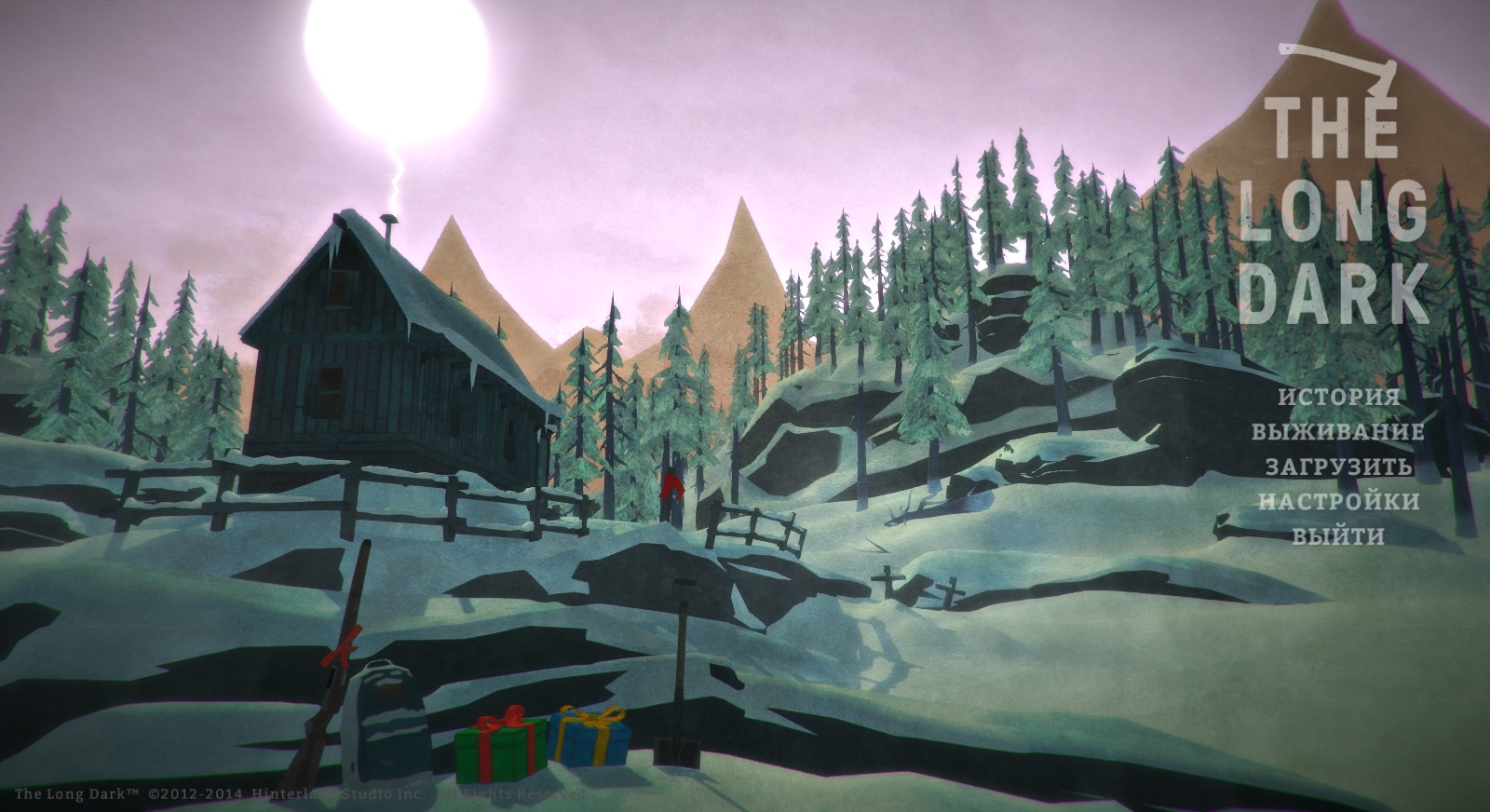This screenshot has width=1490, height=812.
Task: Open the Настройки settings menu
Action: click(x=1338, y=502)
